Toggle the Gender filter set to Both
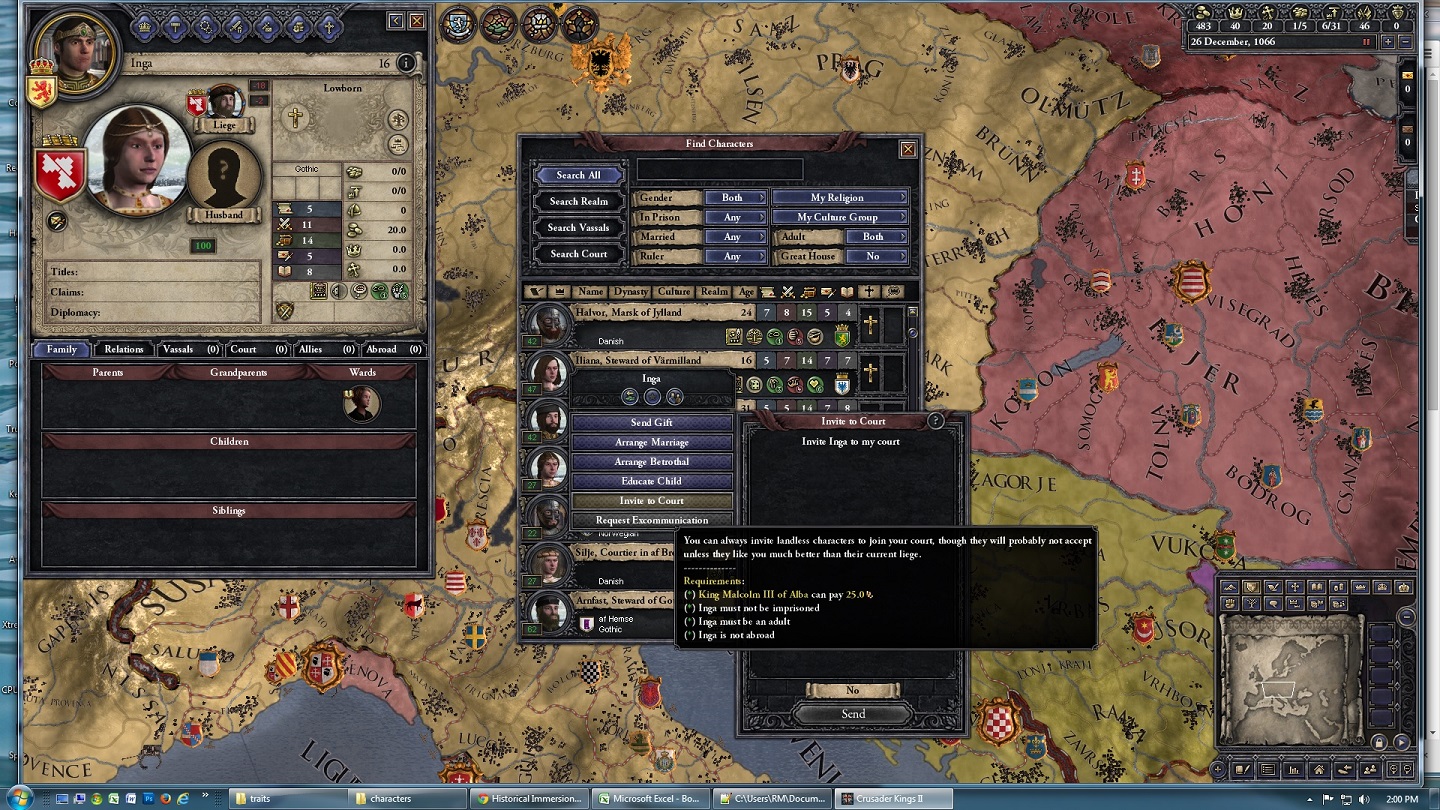 coord(735,198)
